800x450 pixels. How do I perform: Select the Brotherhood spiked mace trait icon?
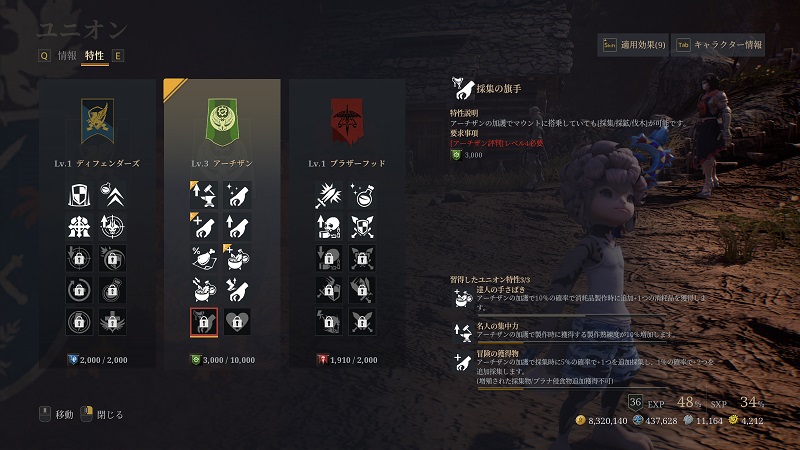(x=327, y=193)
